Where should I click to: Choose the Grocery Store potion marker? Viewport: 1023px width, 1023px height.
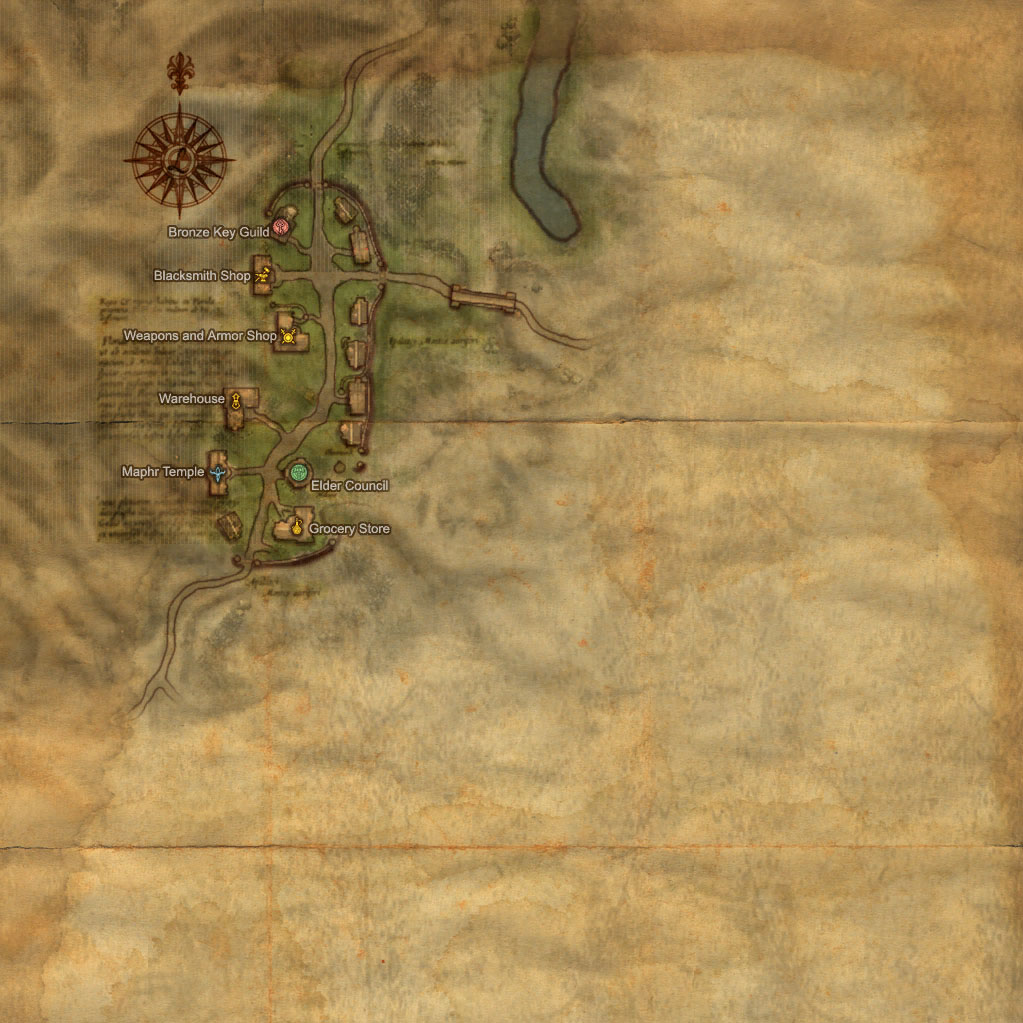coord(298,525)
